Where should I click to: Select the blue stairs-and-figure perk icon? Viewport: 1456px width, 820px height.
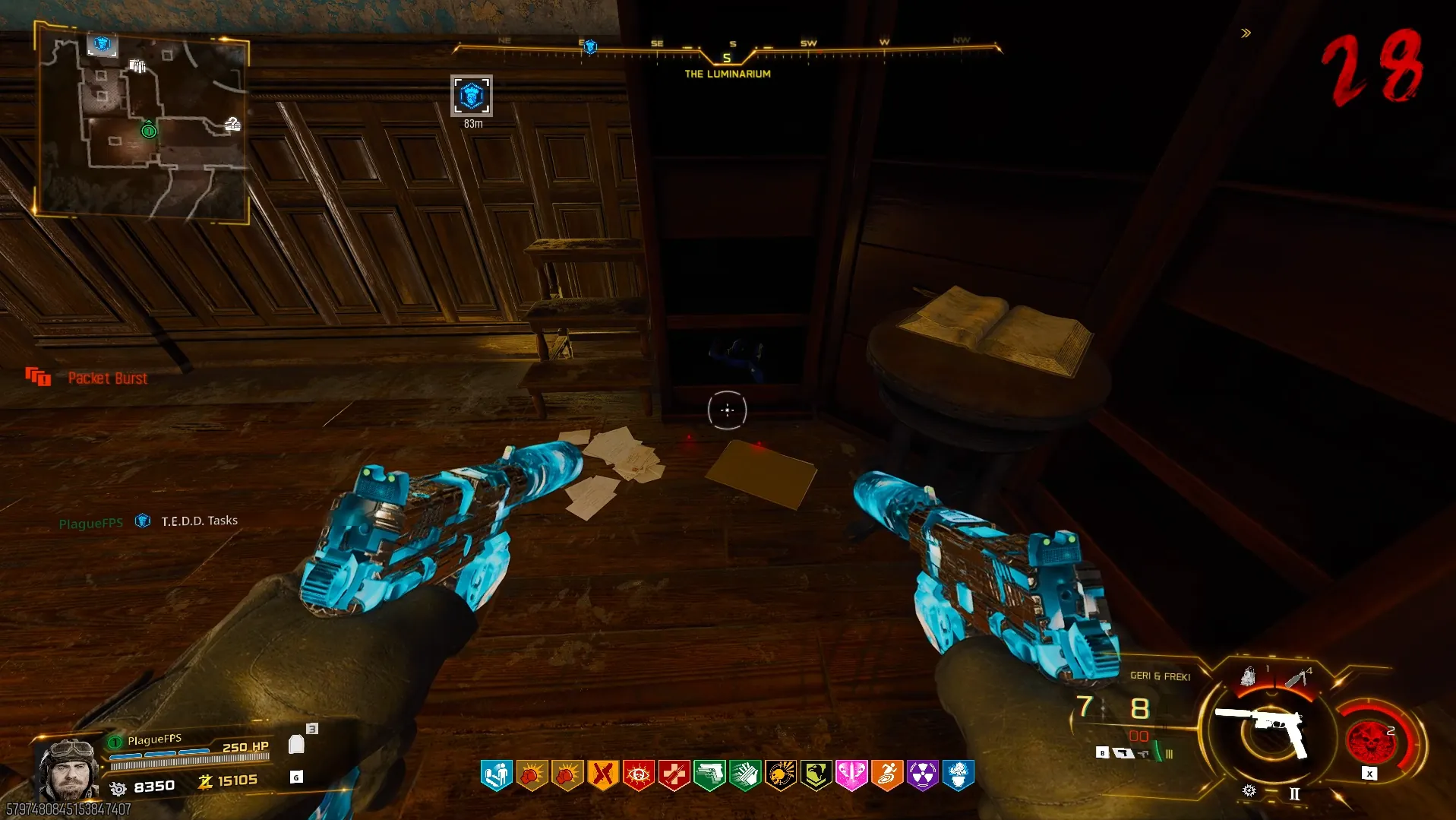point(496,775)
